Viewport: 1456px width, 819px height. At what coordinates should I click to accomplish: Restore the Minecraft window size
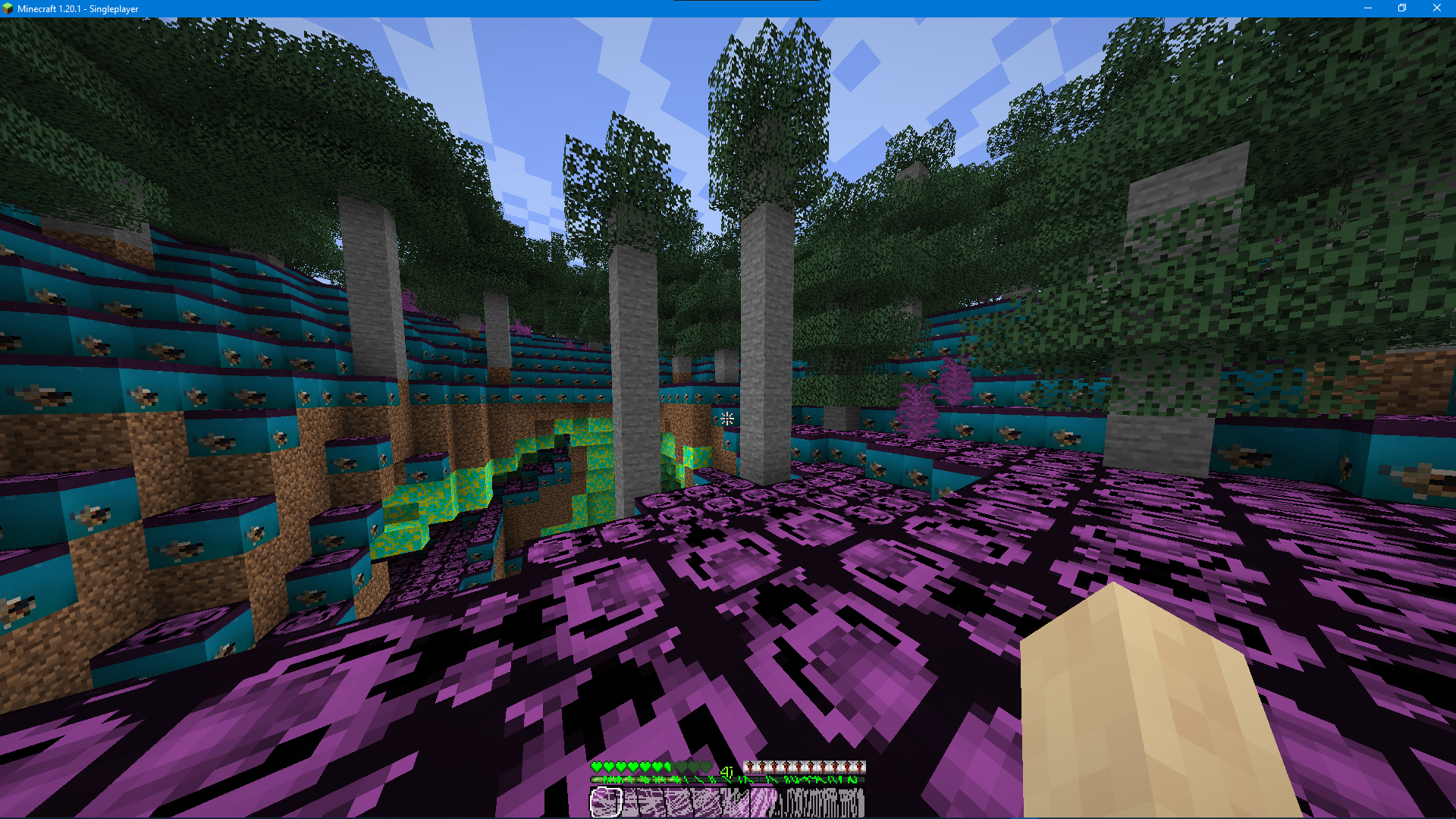coord(1401,8)
